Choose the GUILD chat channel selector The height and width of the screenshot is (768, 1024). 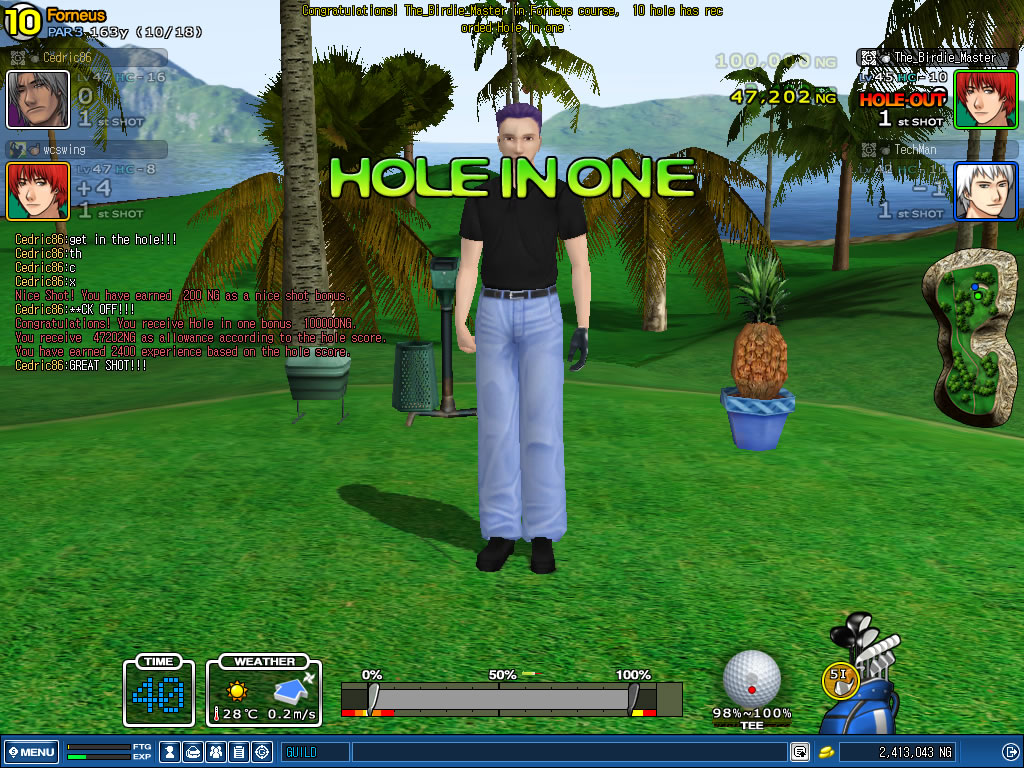(x=315, y=751)
